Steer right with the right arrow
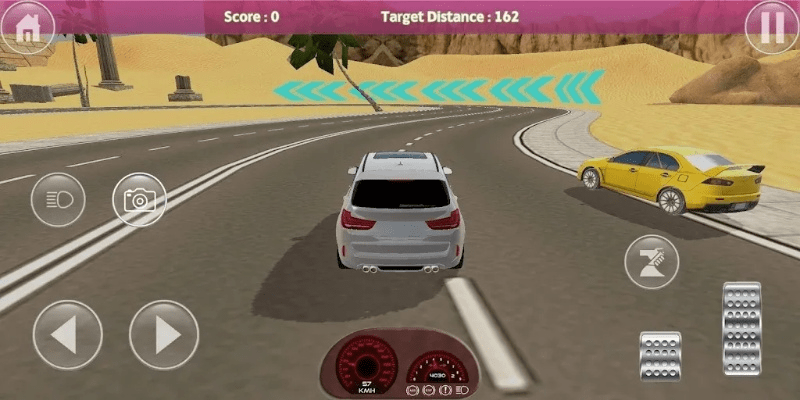The image size is (800, 400). coord(164,335)
